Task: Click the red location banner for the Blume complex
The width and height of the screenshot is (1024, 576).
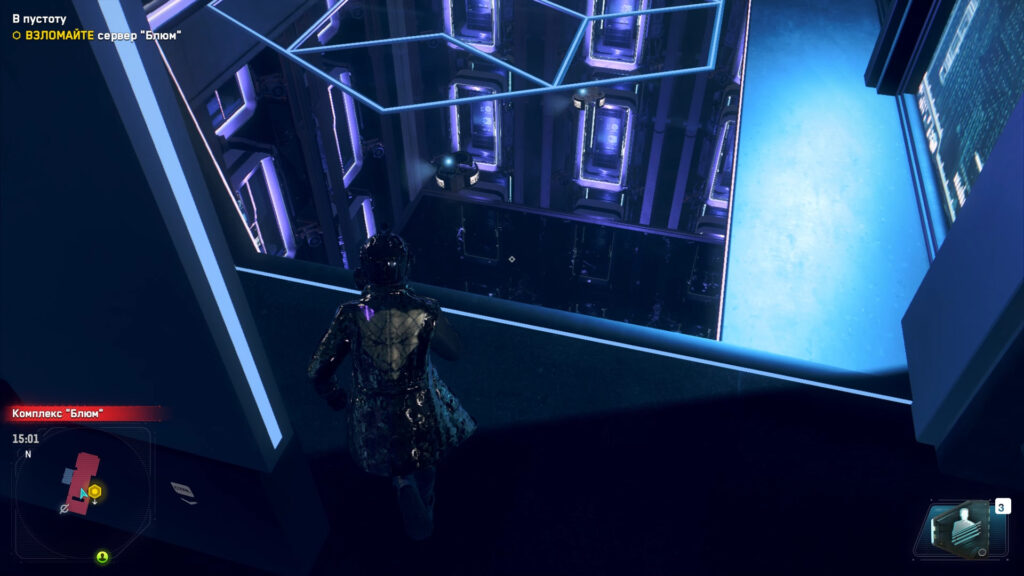Action: pyautogui.click(x=84, y=413)
